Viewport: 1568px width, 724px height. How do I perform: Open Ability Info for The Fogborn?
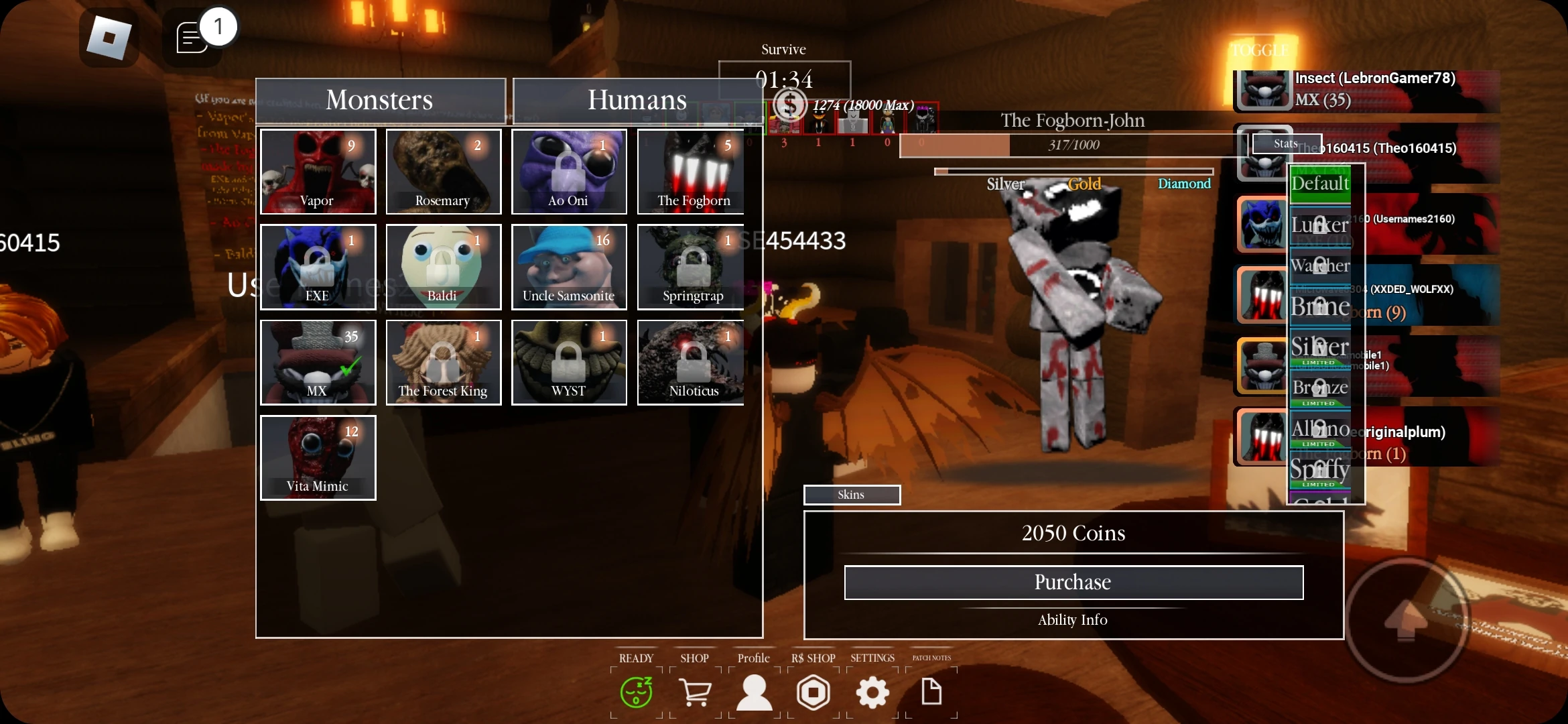coord(1072,619)
